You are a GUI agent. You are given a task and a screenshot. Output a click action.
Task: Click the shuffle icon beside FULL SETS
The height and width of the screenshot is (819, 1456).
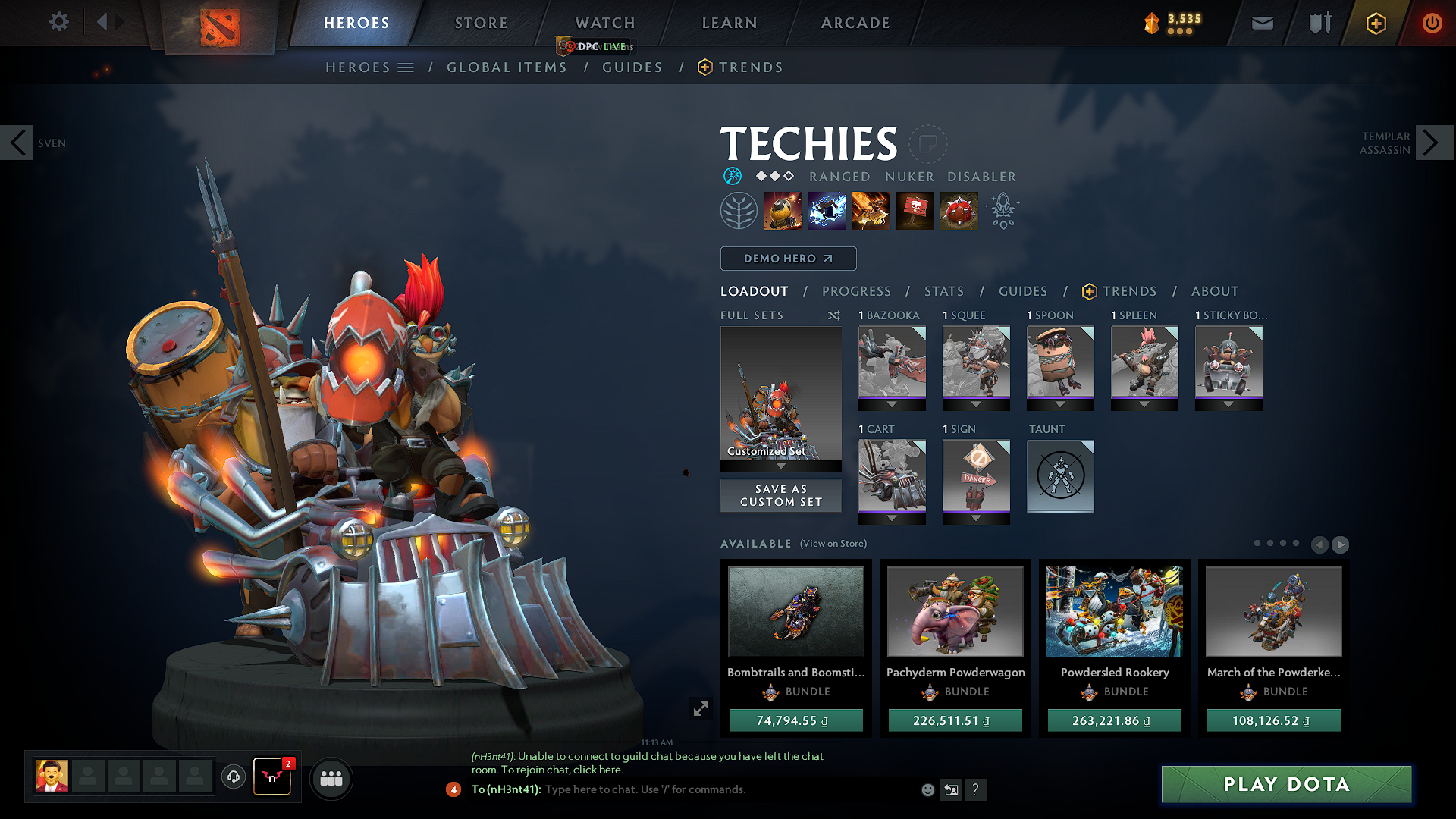(x=834, y=315)
